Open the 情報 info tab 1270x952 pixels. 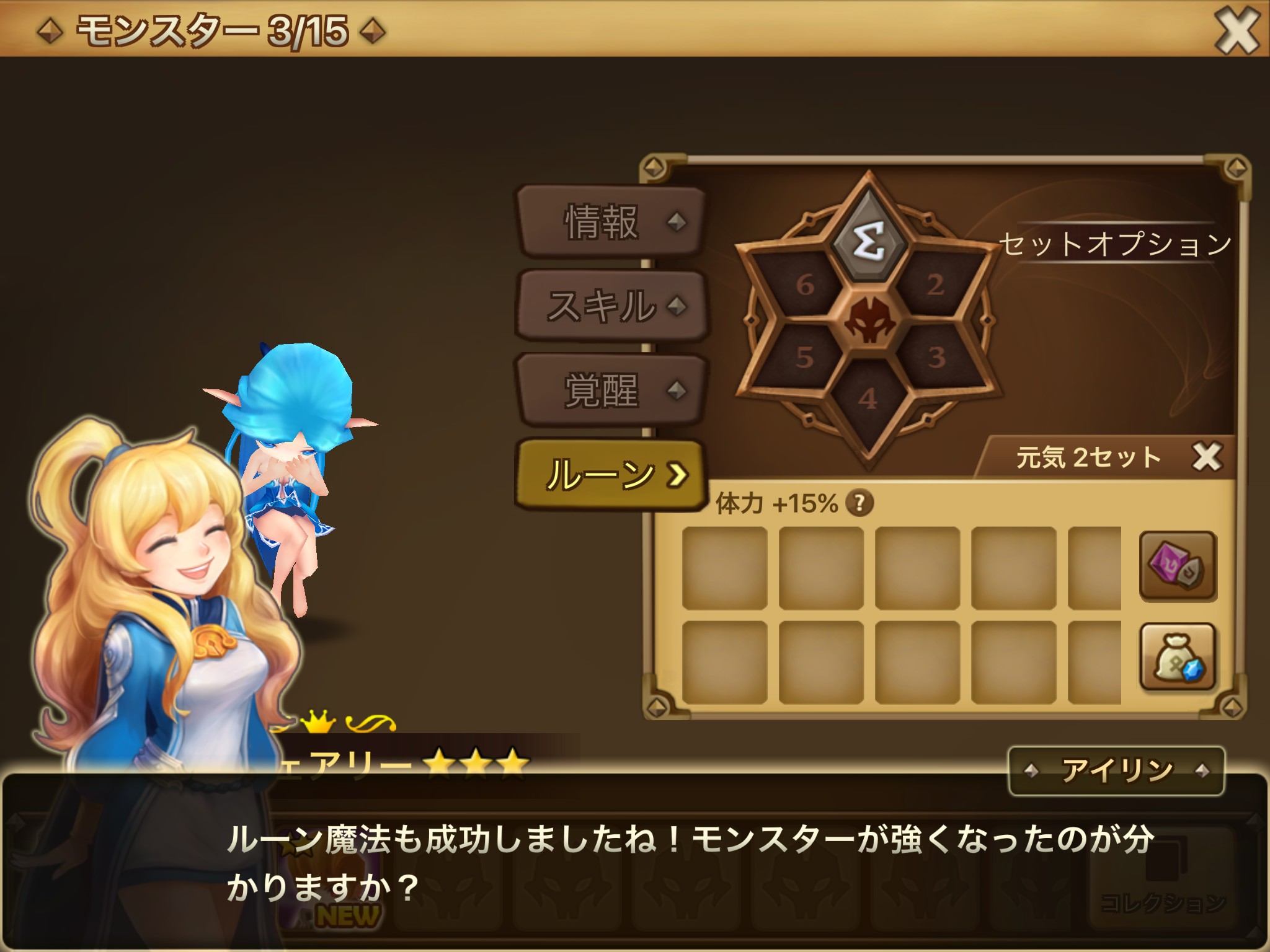611,221
